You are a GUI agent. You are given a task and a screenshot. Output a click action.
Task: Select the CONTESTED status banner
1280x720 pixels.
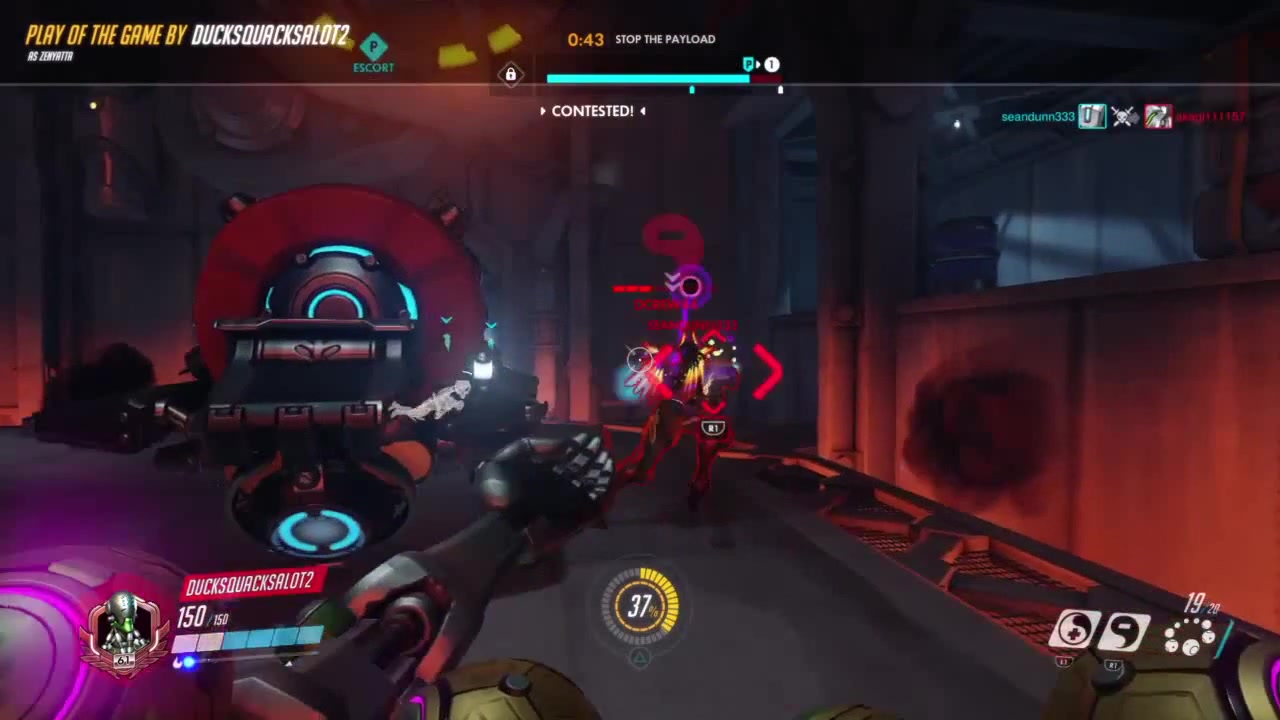pyautogui.click(x=592, y=111)
